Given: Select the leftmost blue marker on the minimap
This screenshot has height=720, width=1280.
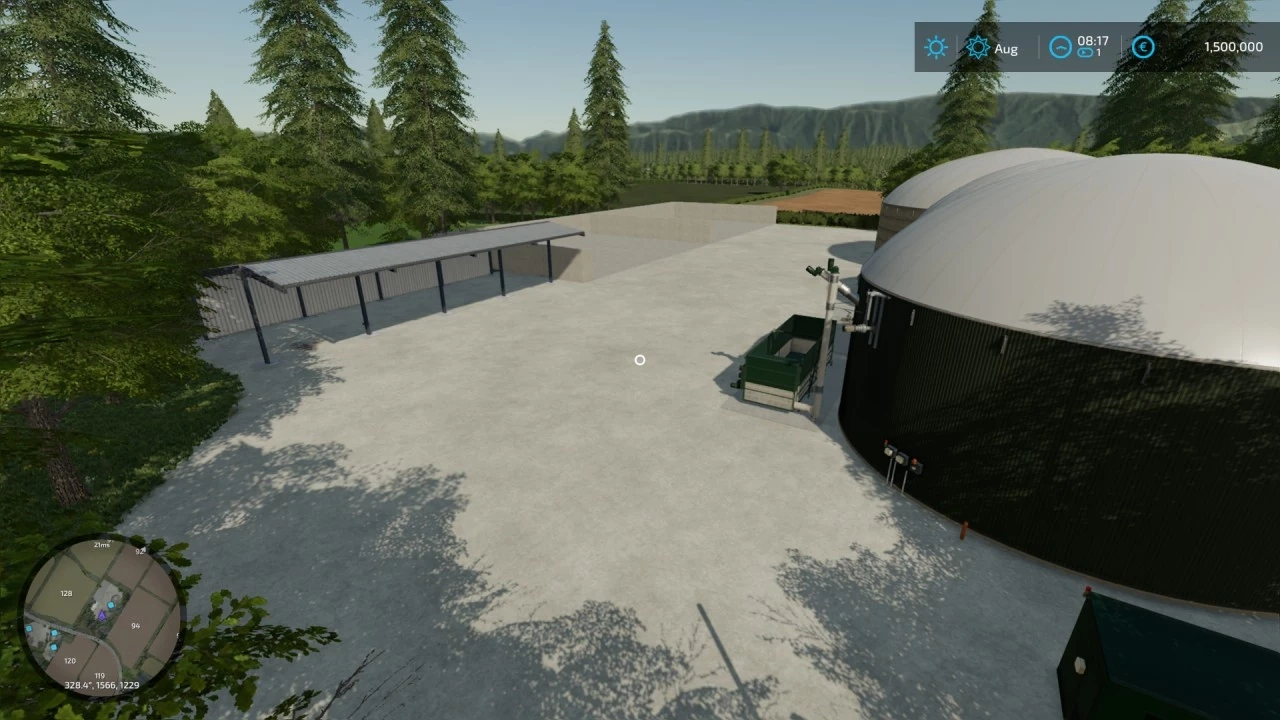Looking at the screenshot, I should (29, 627).
